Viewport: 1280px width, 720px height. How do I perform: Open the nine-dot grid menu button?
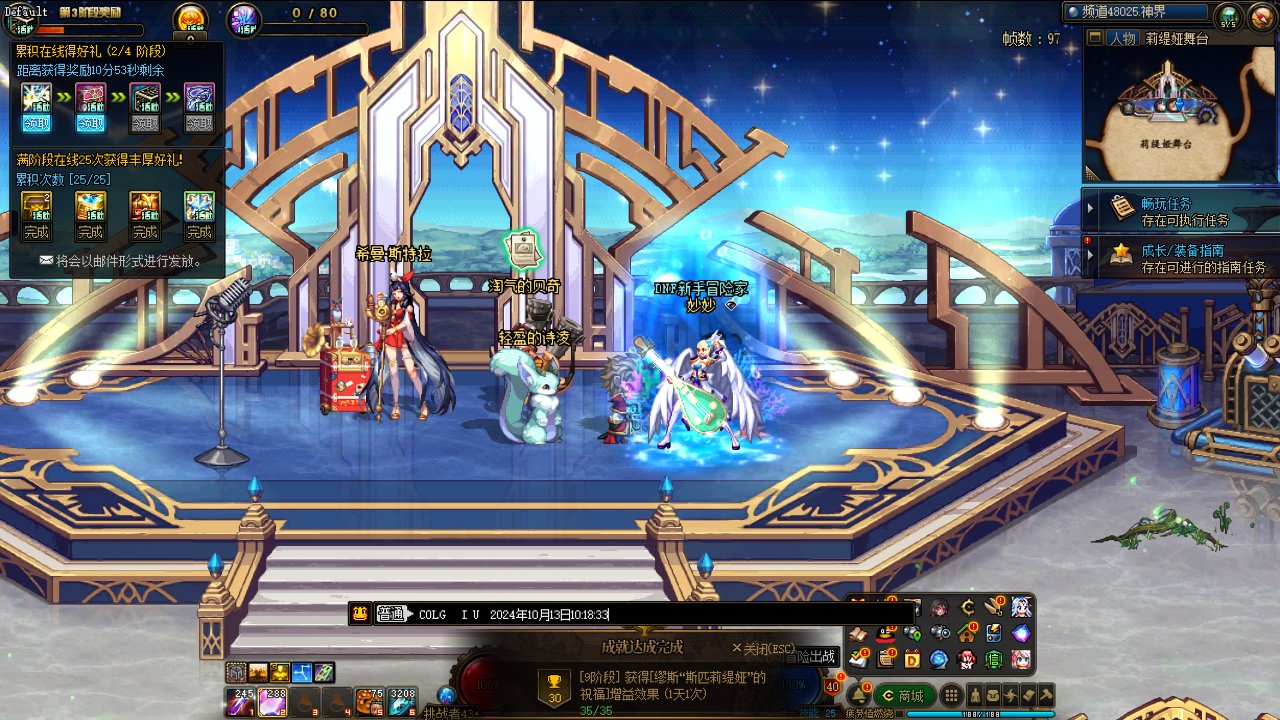(x=952, y=695)
